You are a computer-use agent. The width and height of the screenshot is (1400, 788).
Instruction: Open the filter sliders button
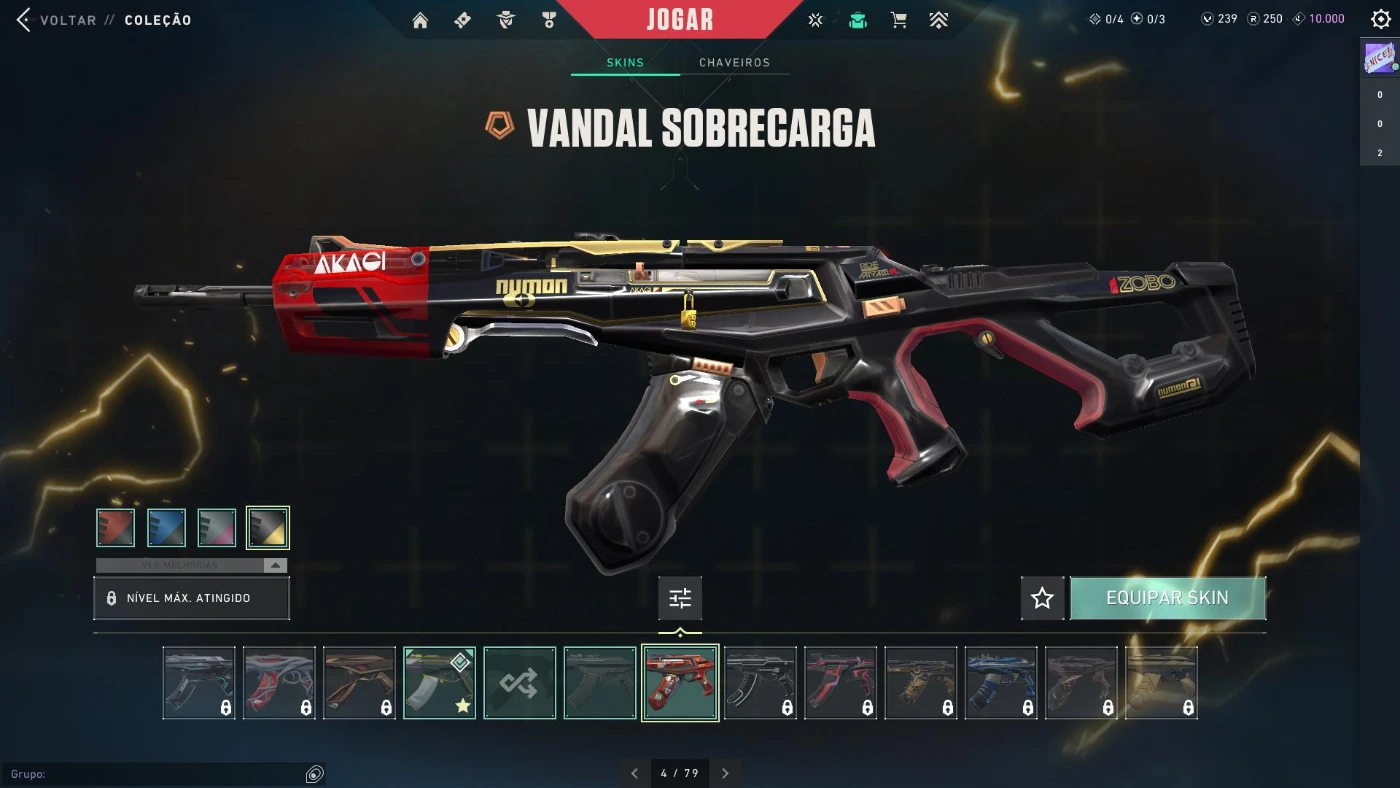click(x=680, y=599)
